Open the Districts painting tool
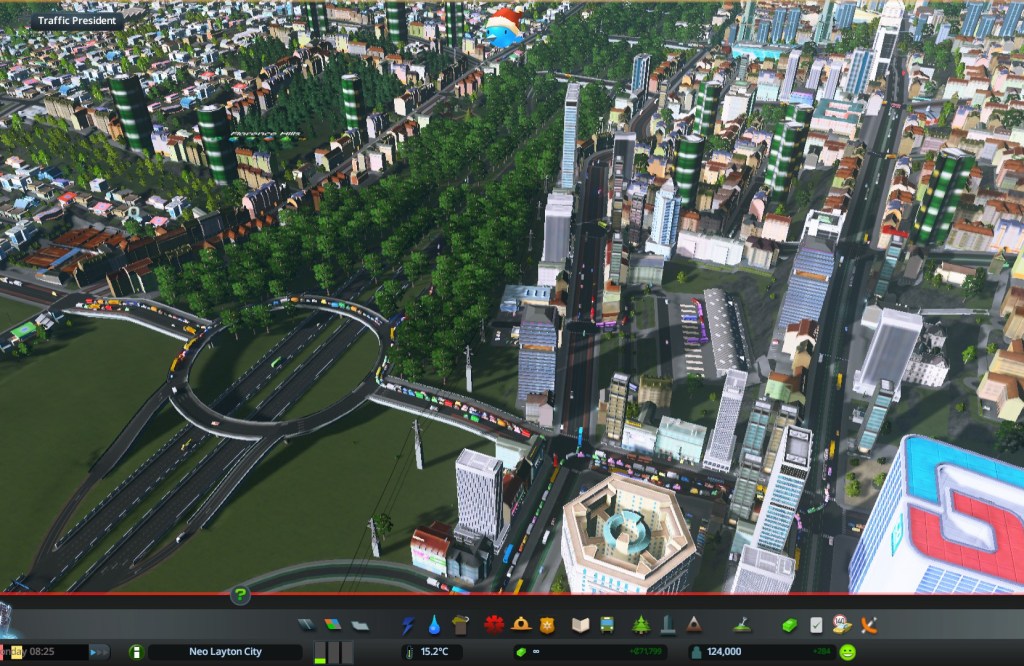The width and height of the screenshot is (1024, 666). (x=360, y=625)
